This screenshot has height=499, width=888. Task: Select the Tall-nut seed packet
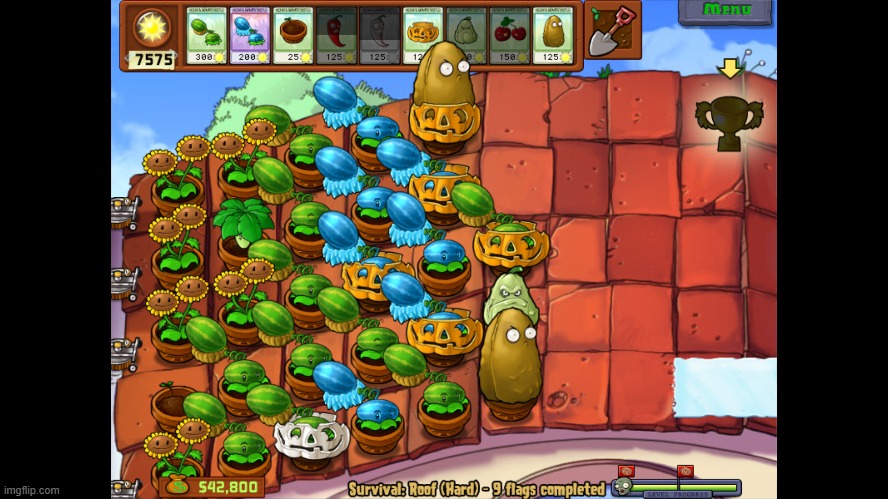tap(553, 36)
